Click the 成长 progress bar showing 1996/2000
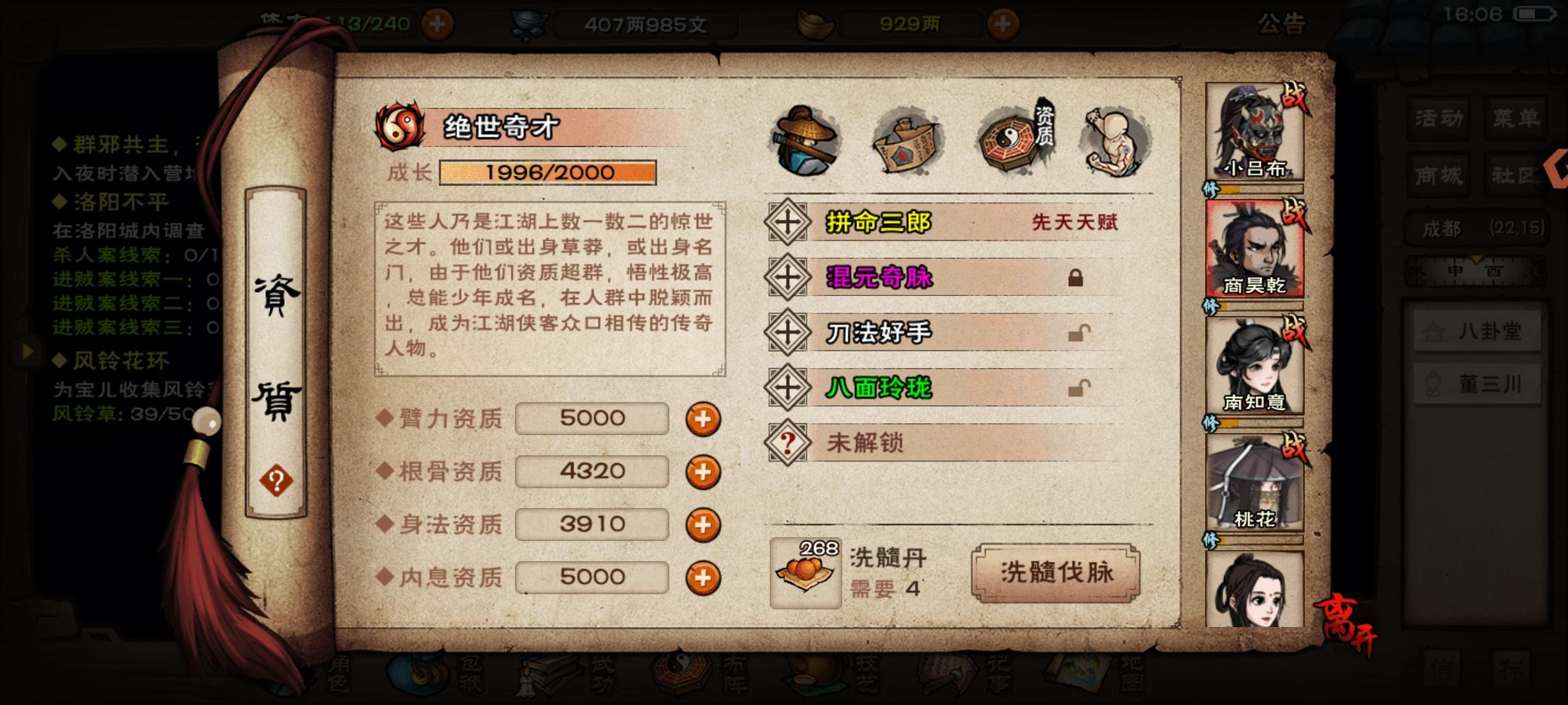1568x705 pixels. pyautogui.click(x=548, y=172)
